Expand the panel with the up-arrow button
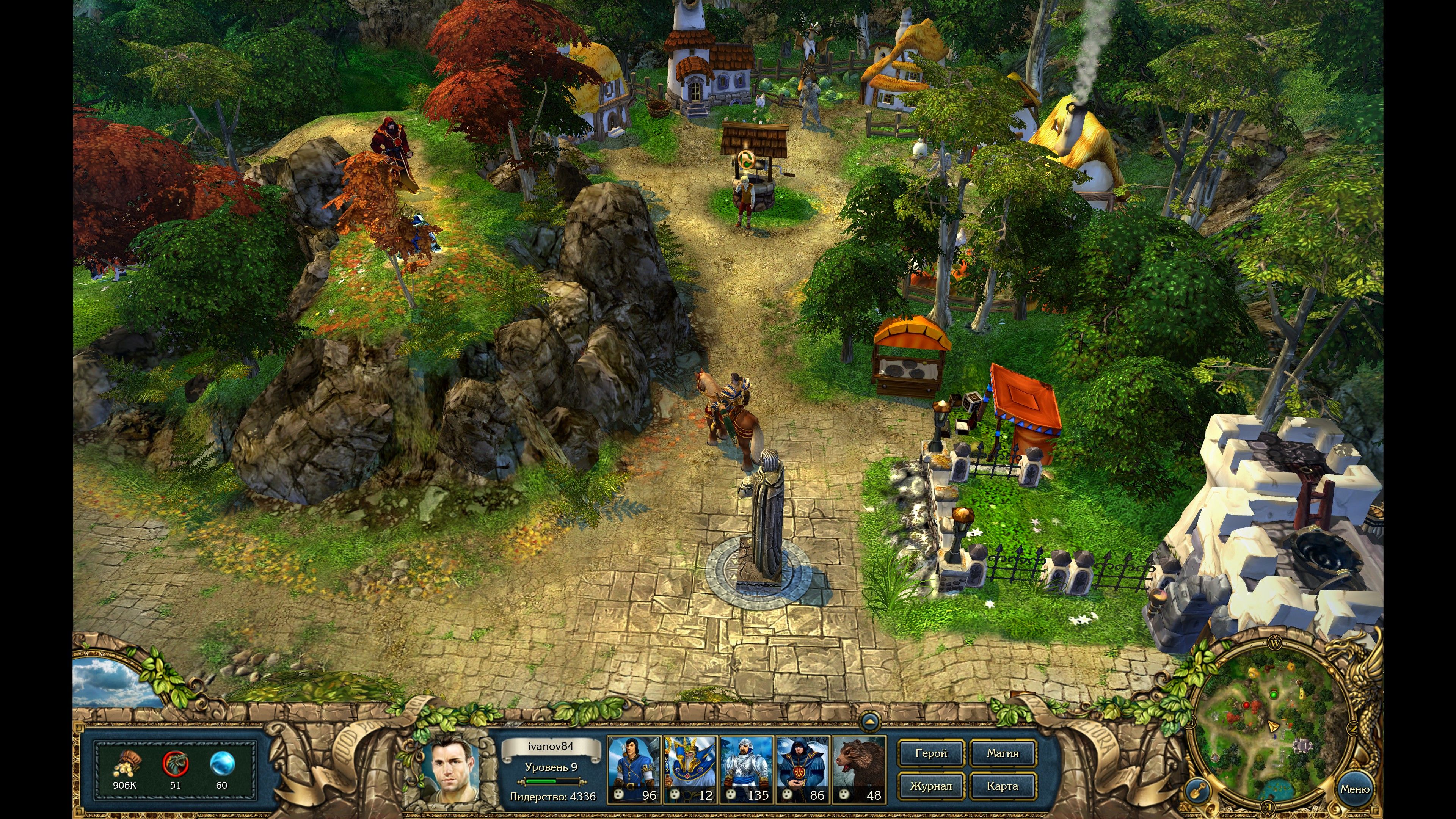 (869, 722)
